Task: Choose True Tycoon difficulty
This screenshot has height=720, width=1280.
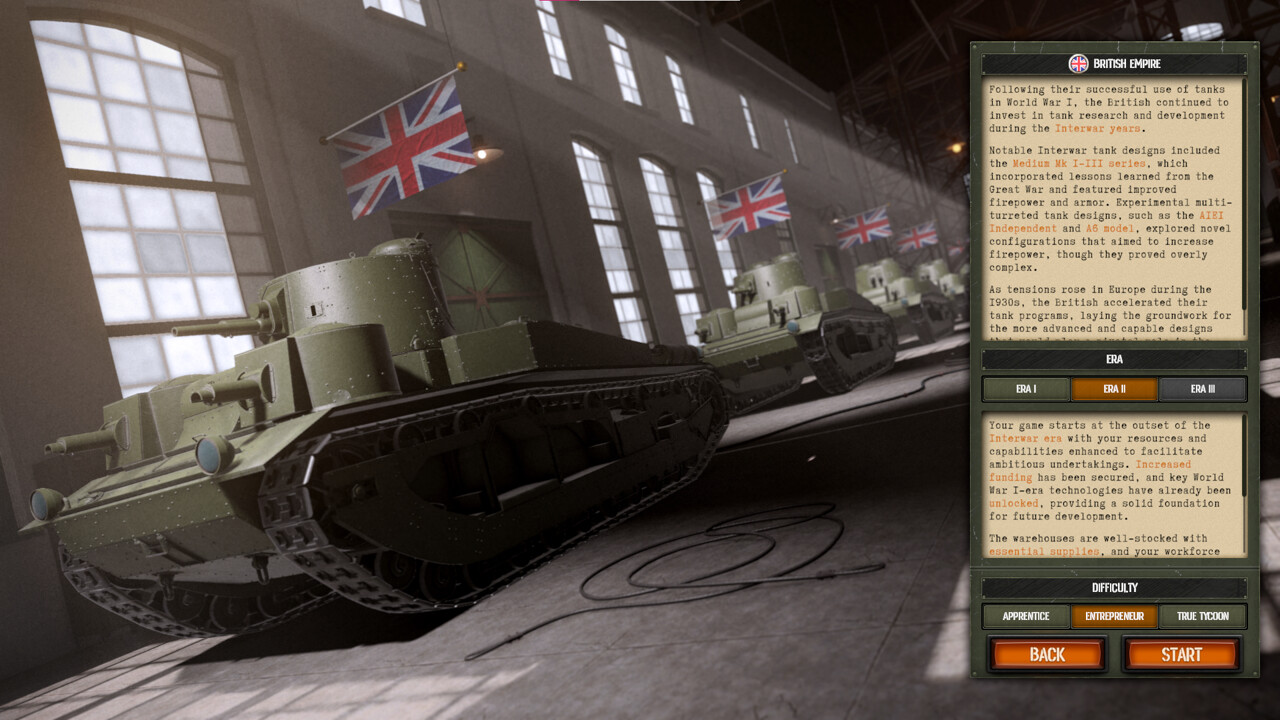Action: pyautogui.click(x=1203, y=616)
